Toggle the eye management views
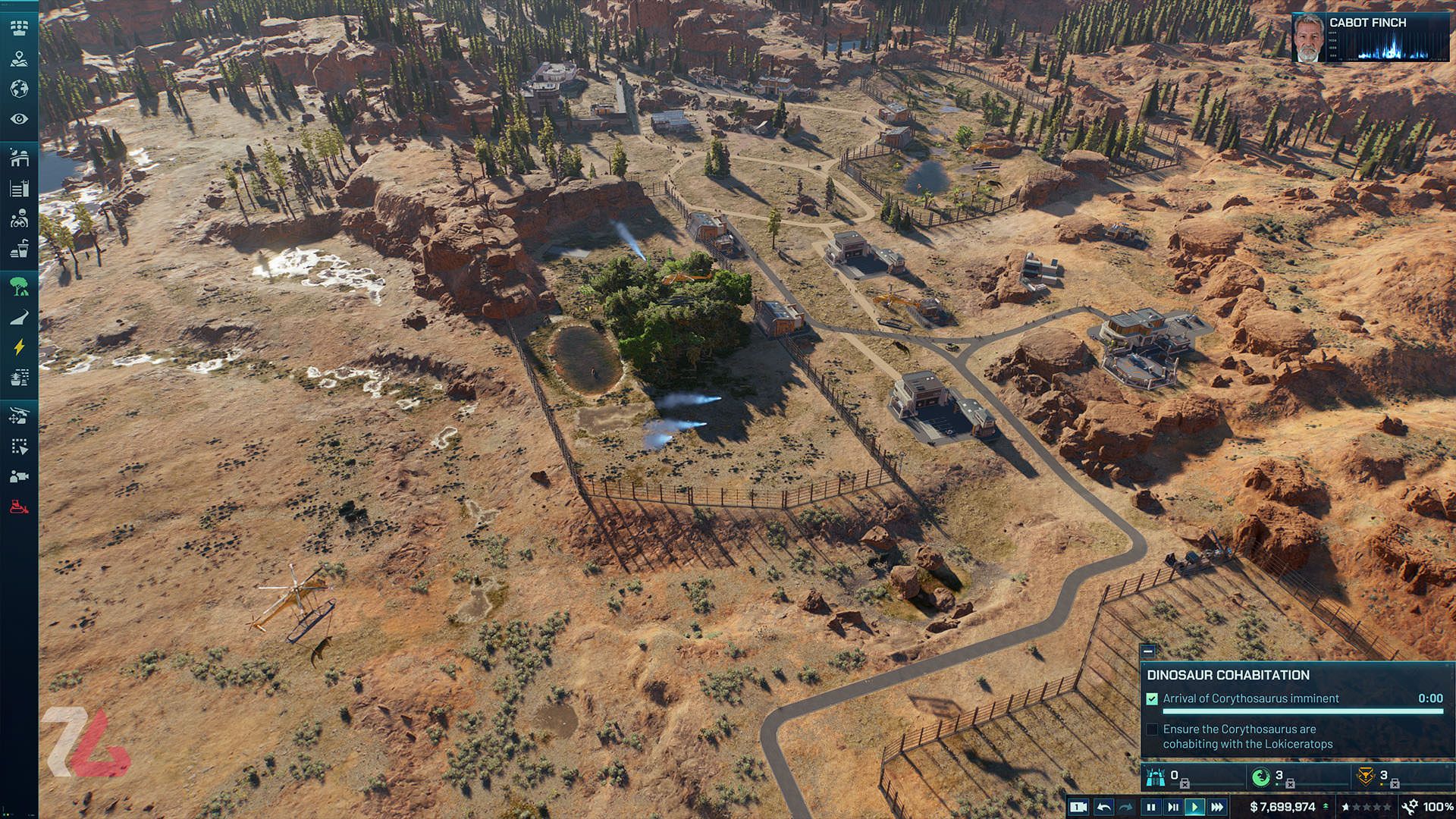Viewport: 1456px width, 819px height. 19,119
